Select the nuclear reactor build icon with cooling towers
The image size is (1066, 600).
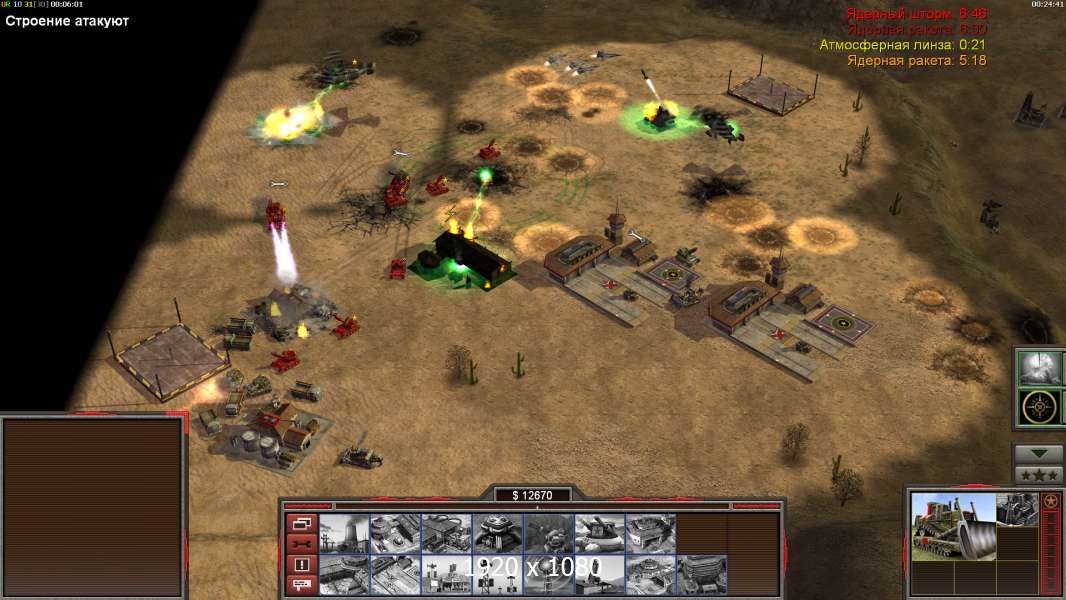(344, 533)
